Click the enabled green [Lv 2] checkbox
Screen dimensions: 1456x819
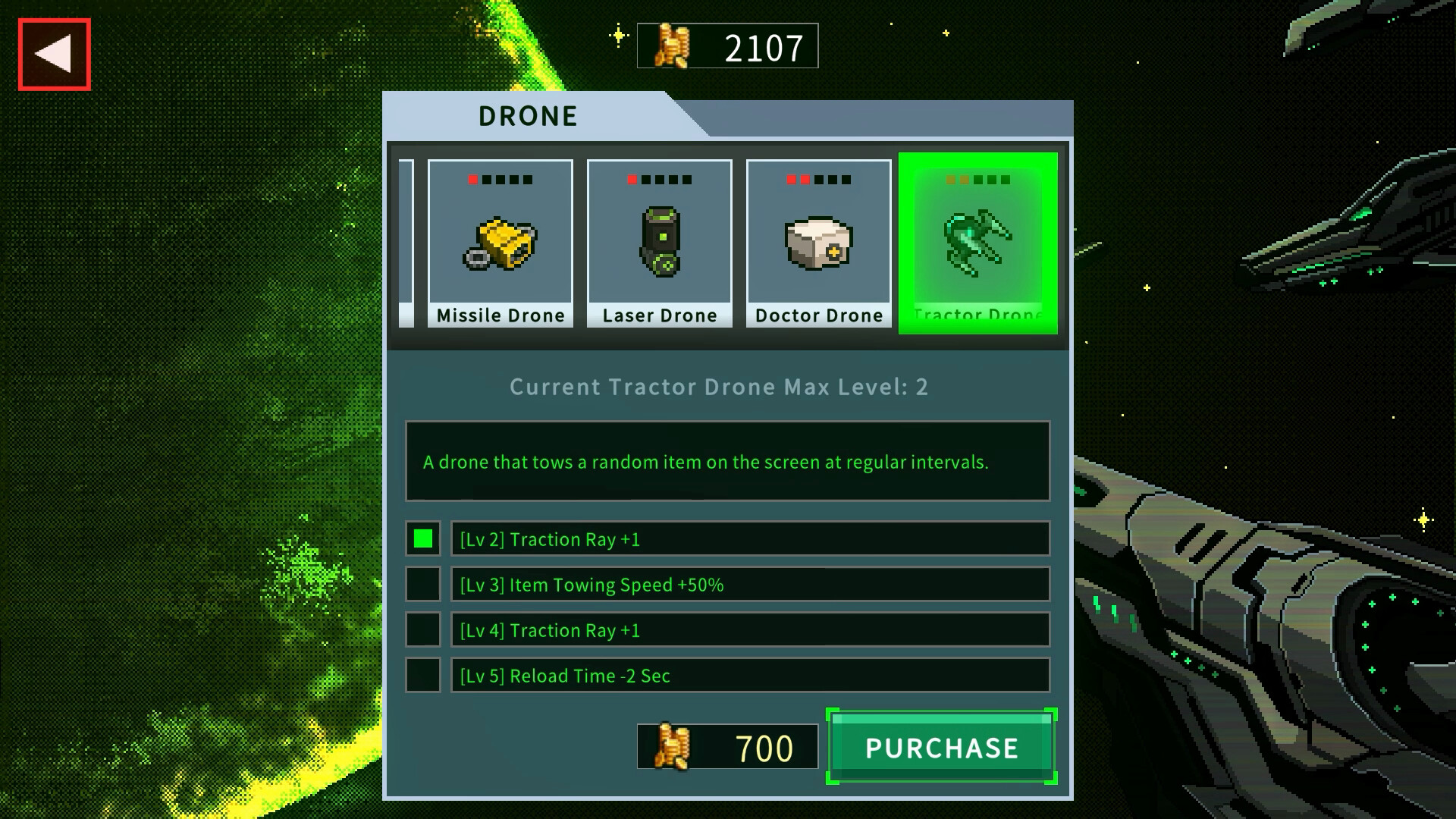pyautogui.click(x=422, y=539)
